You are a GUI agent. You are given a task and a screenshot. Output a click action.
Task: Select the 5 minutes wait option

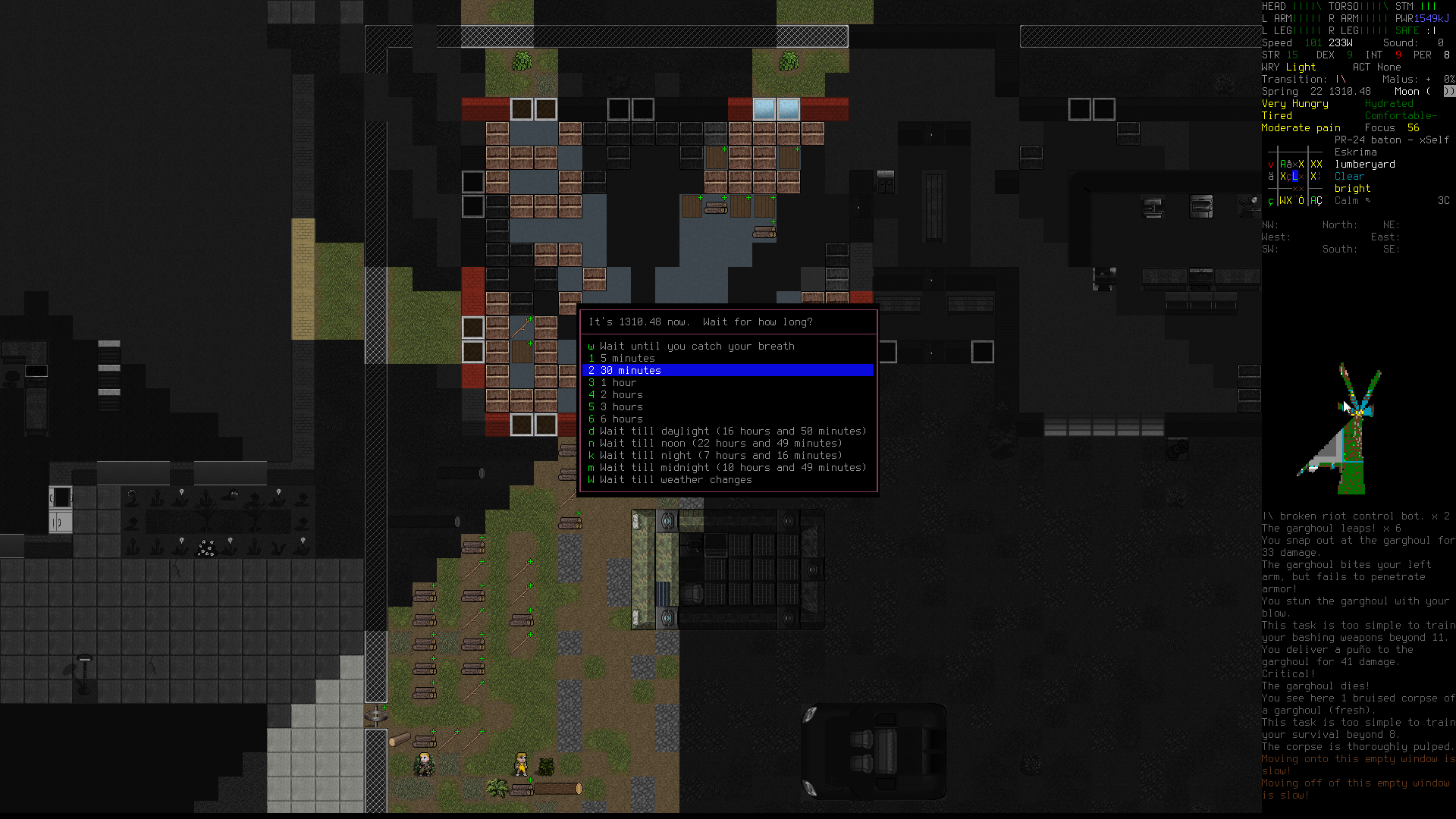(627, 359)
